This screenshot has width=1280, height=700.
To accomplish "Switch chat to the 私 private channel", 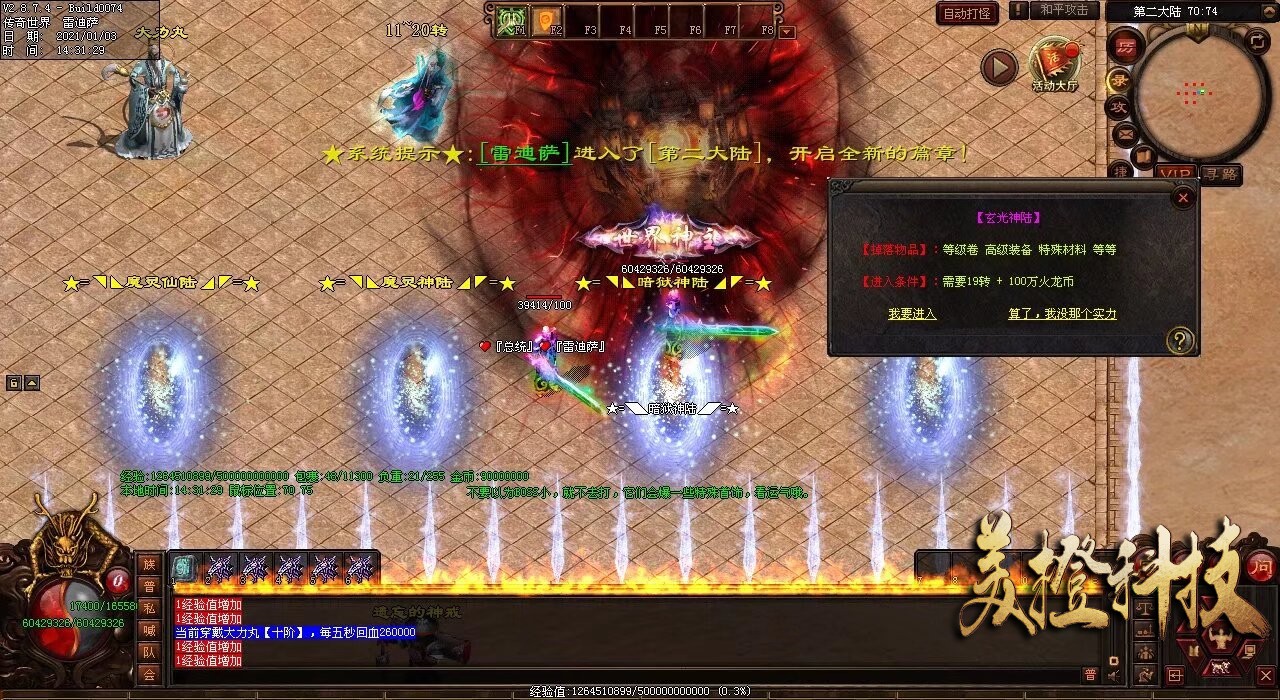I will [x=149, y=608].
